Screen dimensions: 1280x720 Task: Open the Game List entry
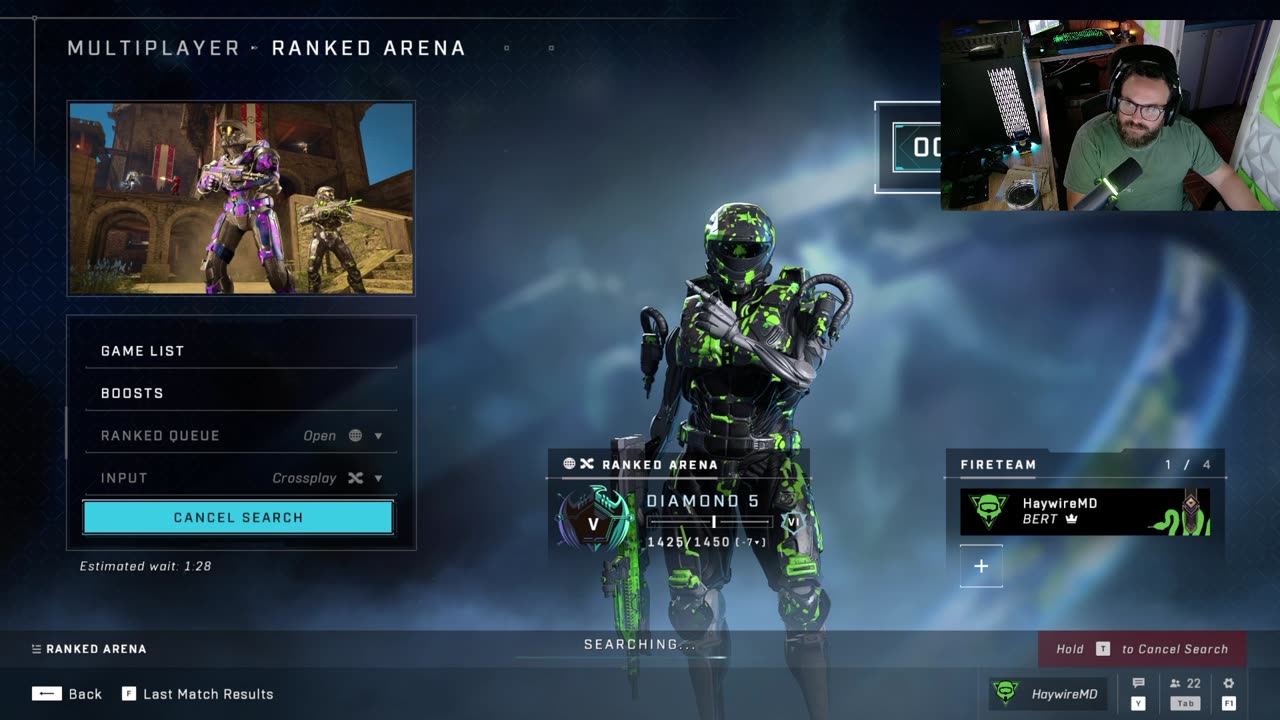[x=240, y=351]
